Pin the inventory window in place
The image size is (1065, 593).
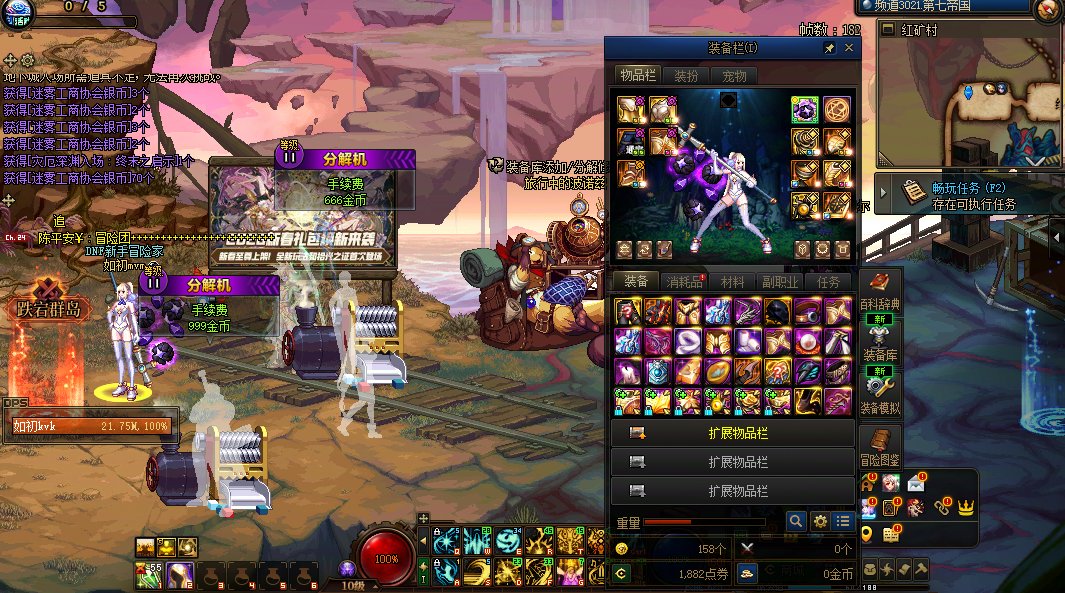coord(829,48)
